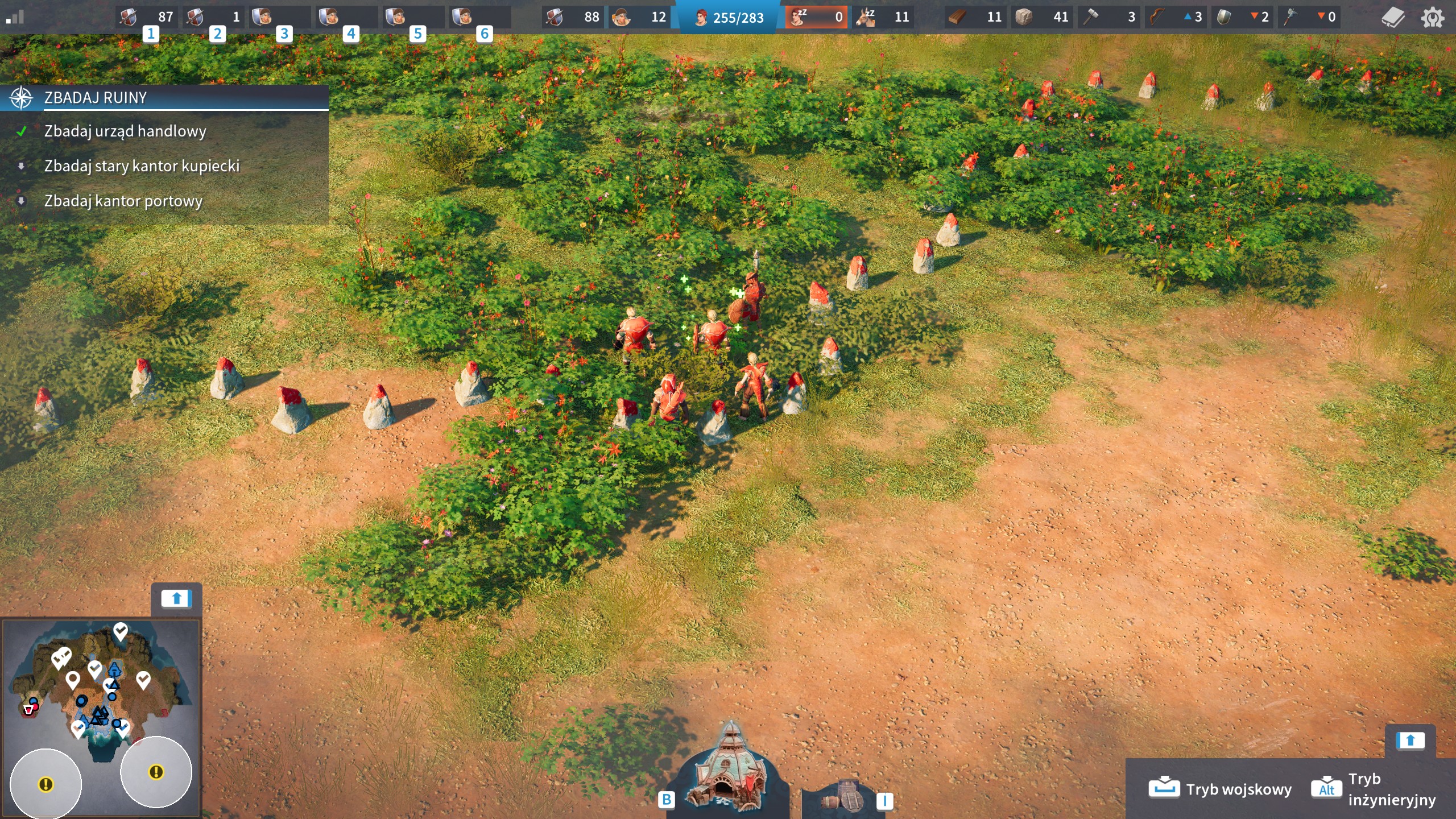This screenshot has height=819, width=1456.
Task: Open the book codex icon
Action: (1393, 17)
